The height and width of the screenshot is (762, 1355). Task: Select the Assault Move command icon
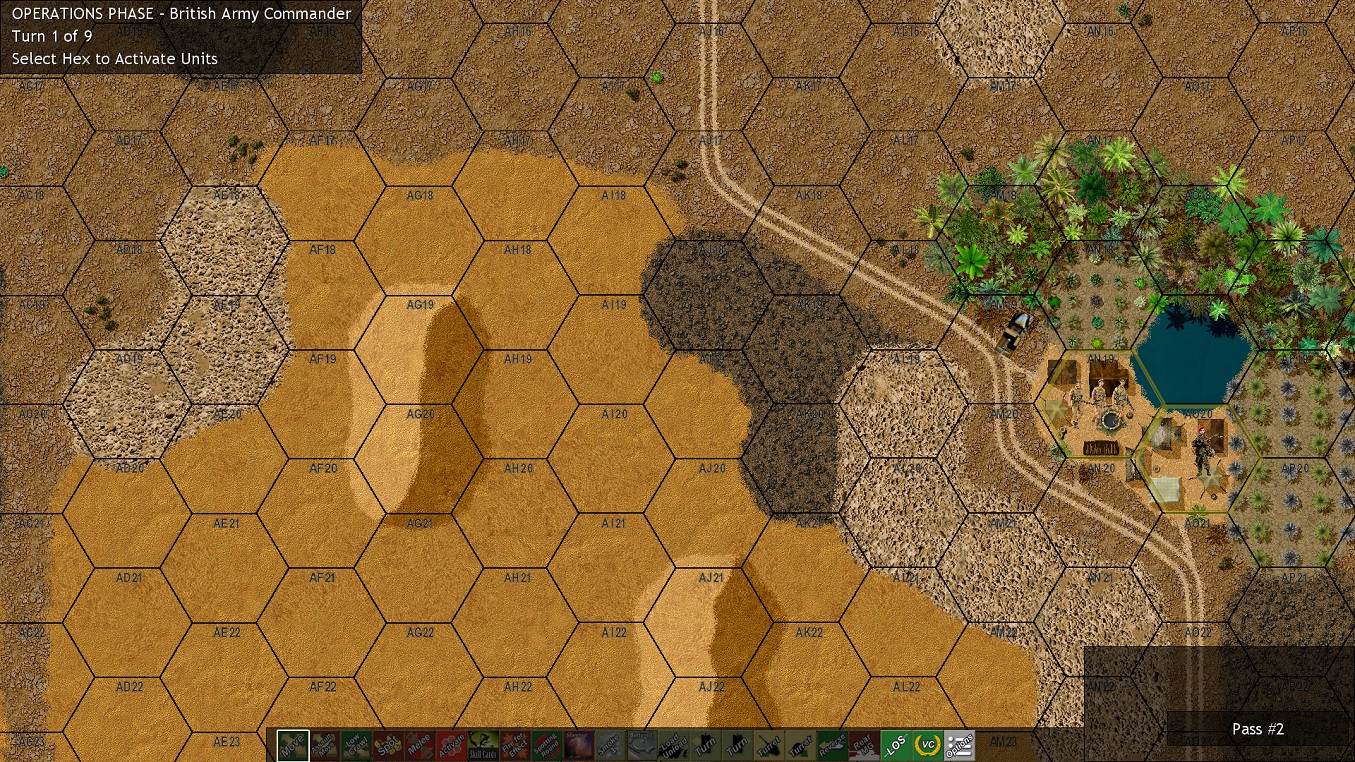(323, 745)
